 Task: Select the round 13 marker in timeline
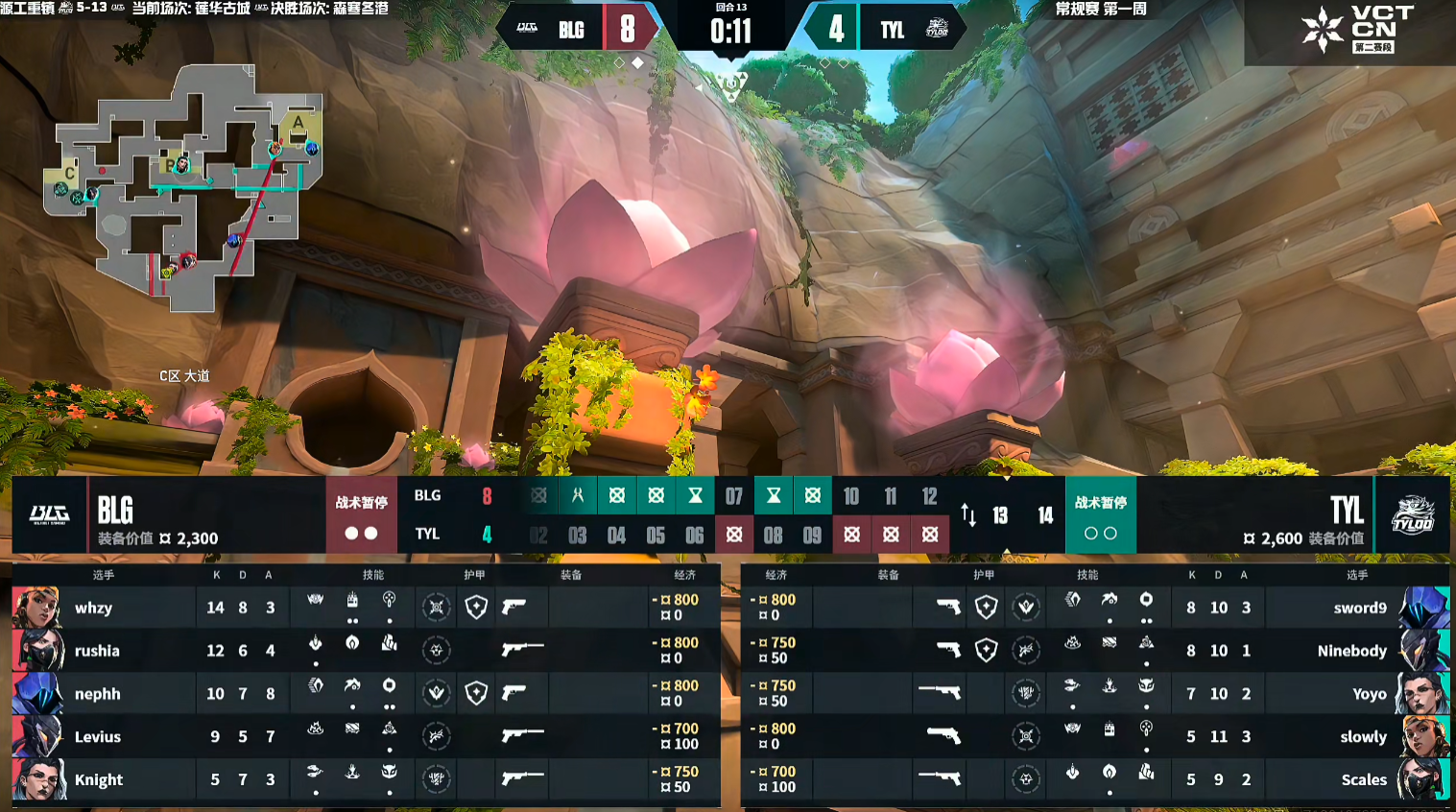(x=1000, y=516)
